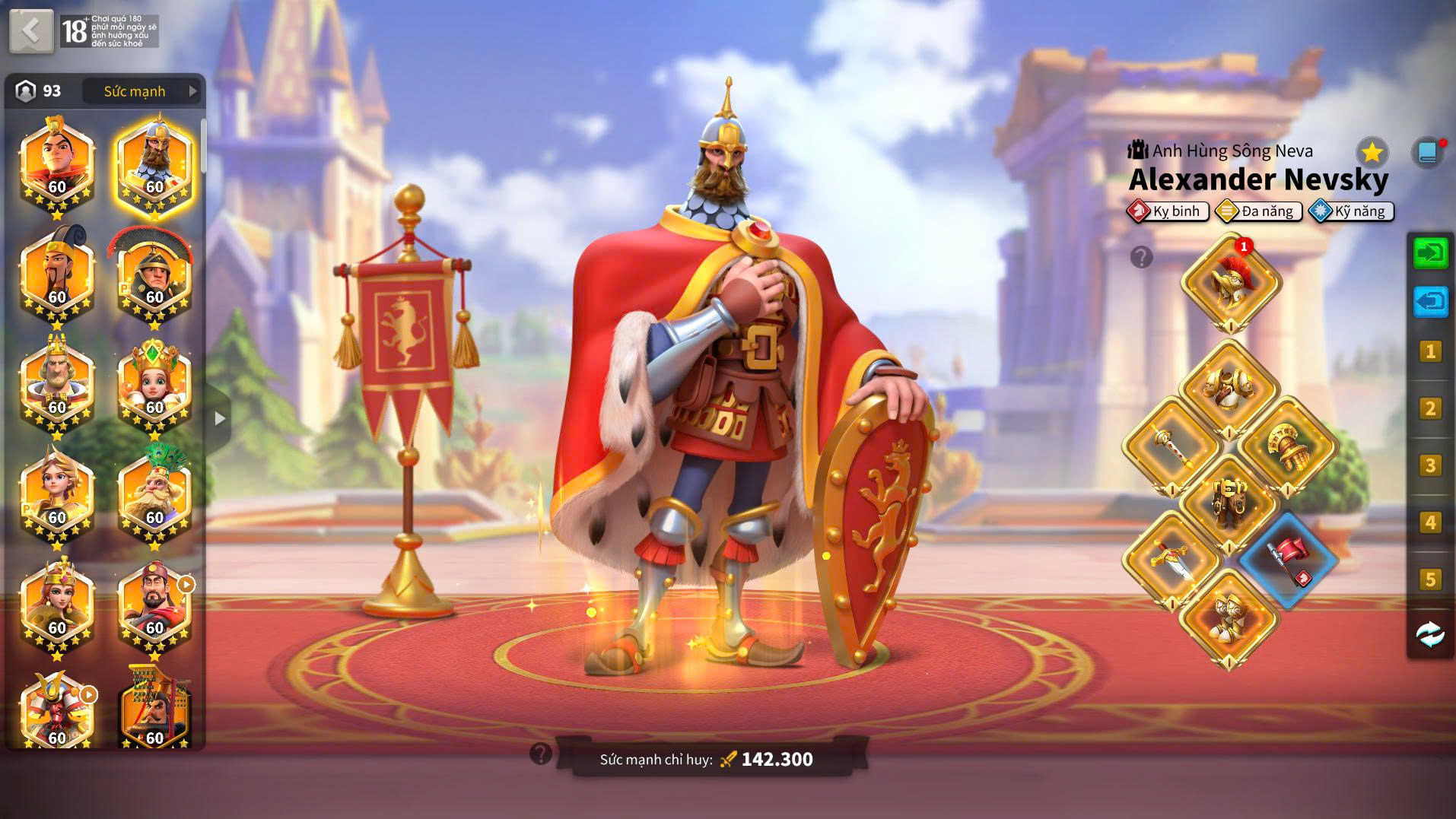Select the sword weapon equipment slot
Viewport: 1456px width, 819px height.
coord(1171,560)
